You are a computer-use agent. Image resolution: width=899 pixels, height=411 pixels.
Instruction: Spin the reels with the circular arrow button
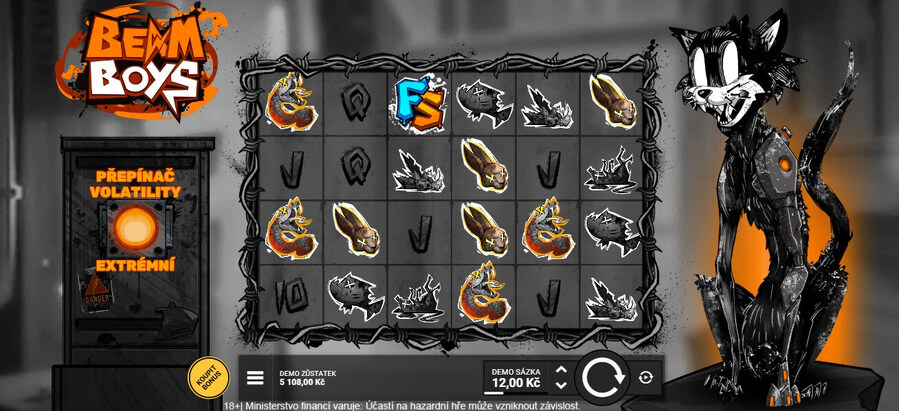602,378
